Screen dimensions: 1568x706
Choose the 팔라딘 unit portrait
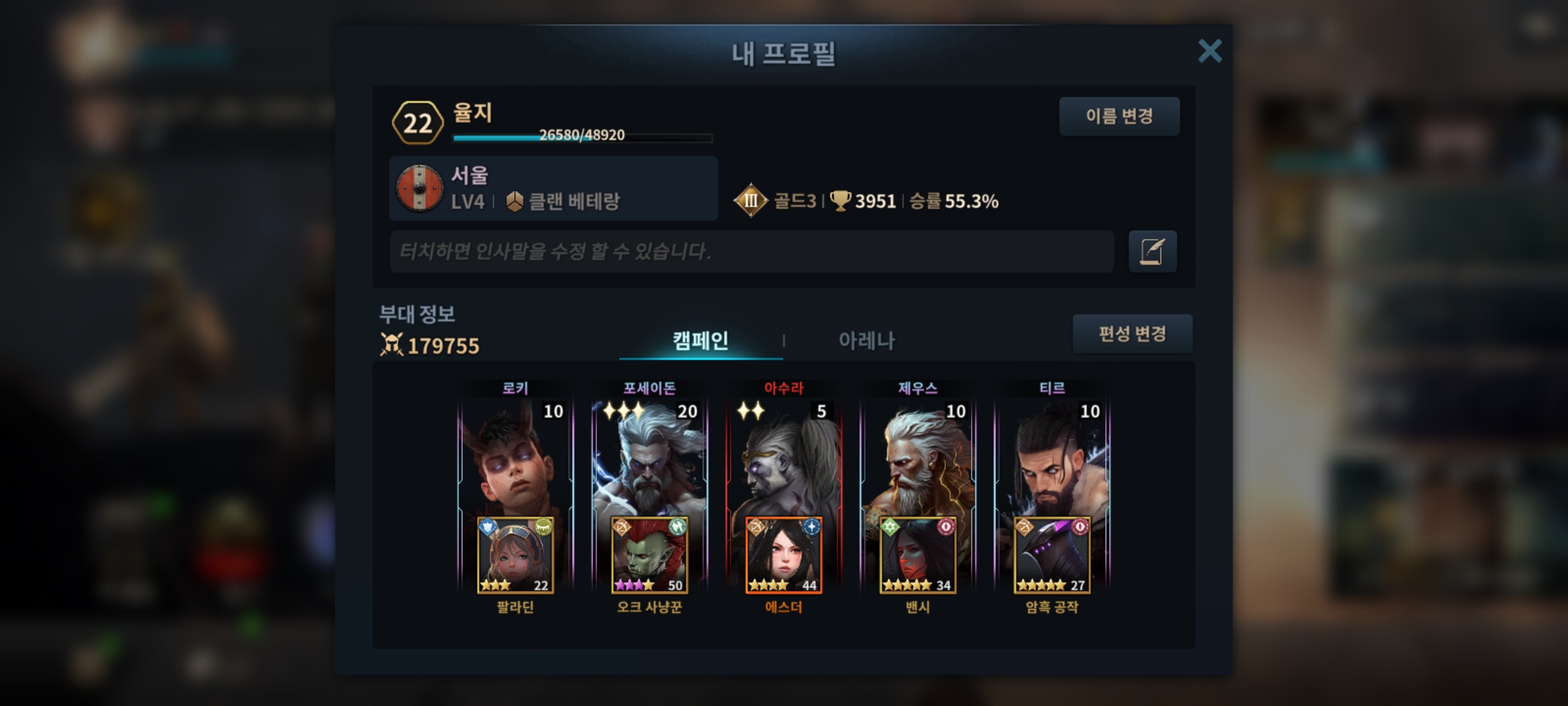click(x=515, y=556)
